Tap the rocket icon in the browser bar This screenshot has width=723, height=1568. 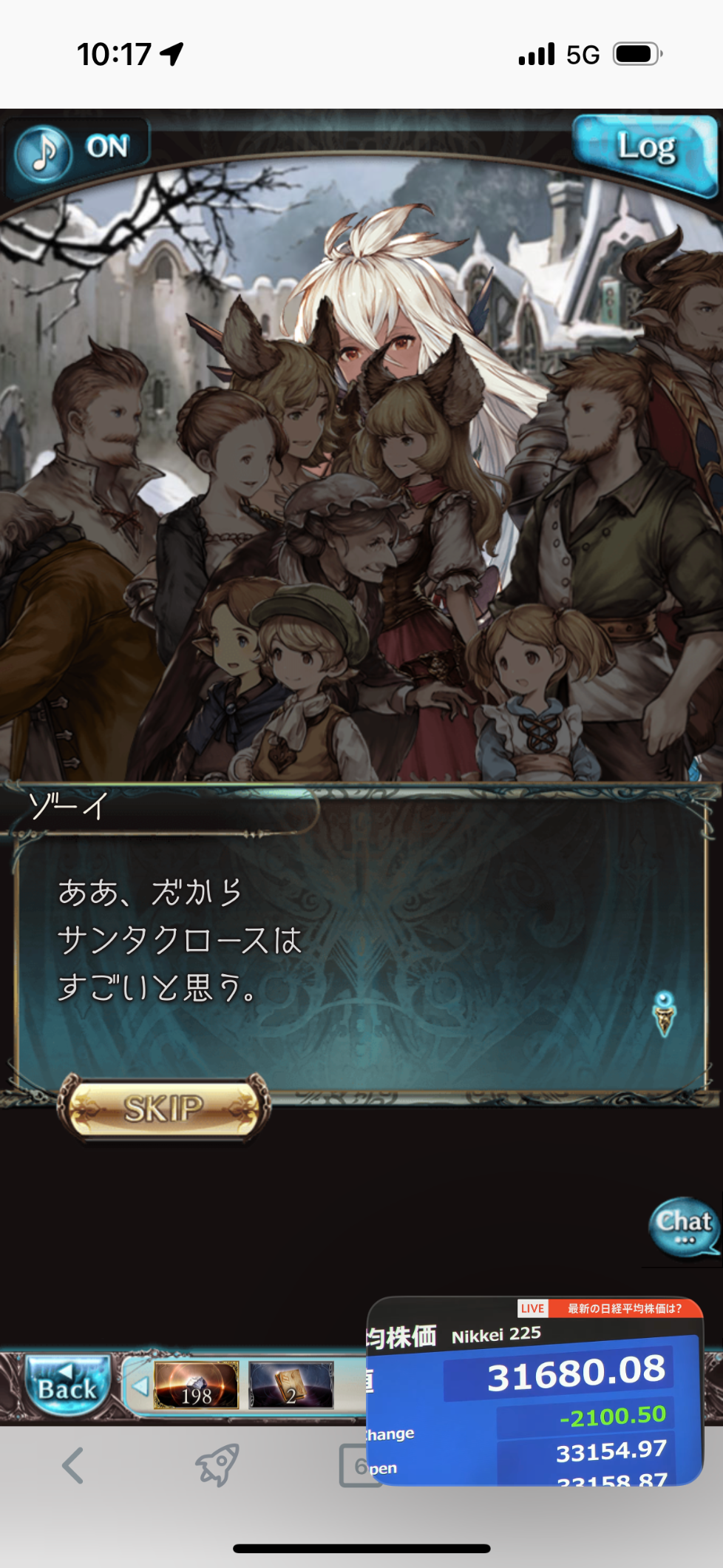[x=217, y=1466]
